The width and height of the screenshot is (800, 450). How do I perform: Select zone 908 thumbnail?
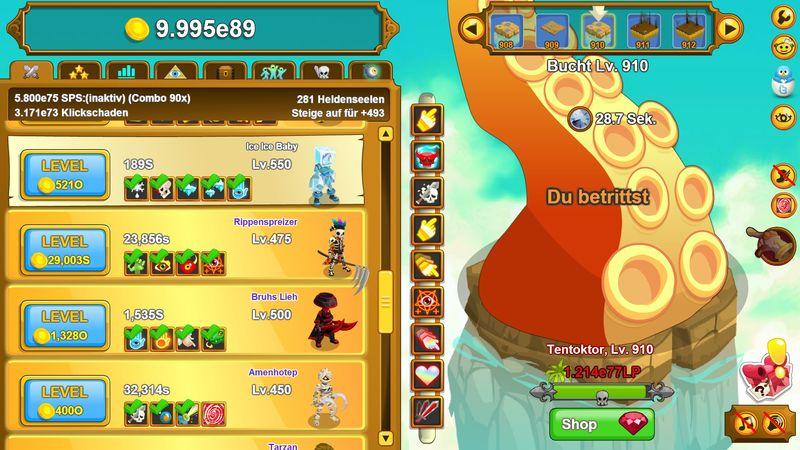click(x=508, y=30)
